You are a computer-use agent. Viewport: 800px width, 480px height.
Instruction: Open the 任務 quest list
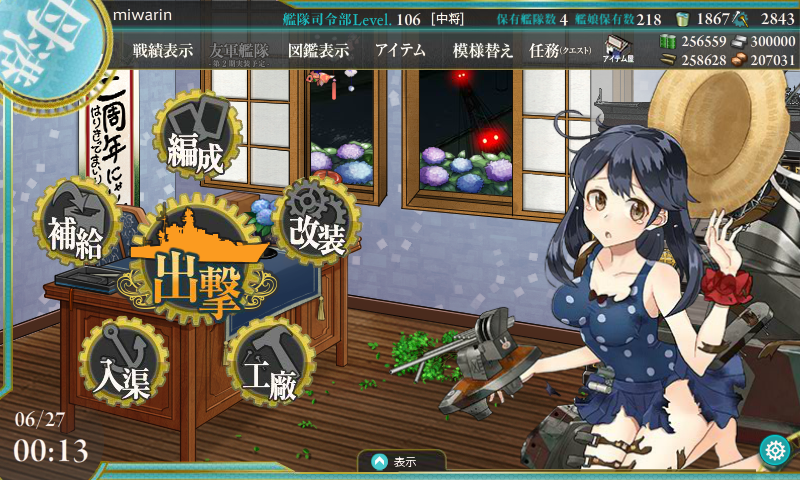click(559, 51)
